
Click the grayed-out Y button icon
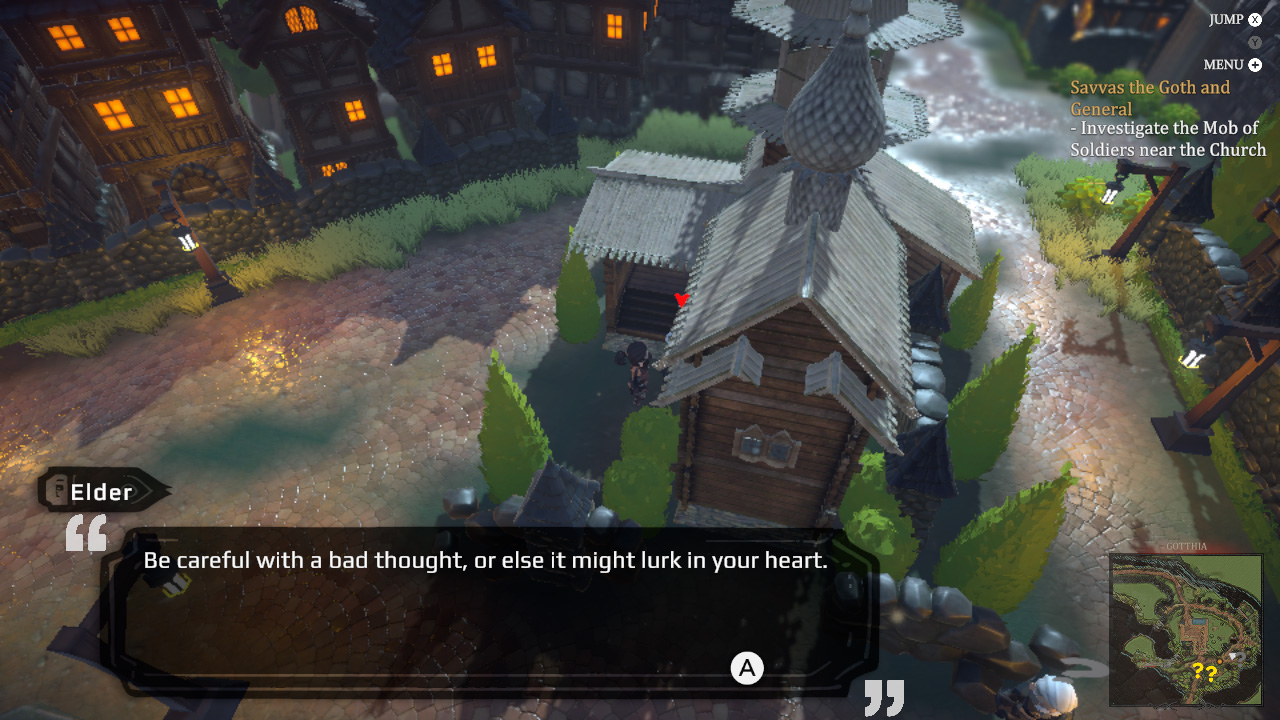[1253, 42]
